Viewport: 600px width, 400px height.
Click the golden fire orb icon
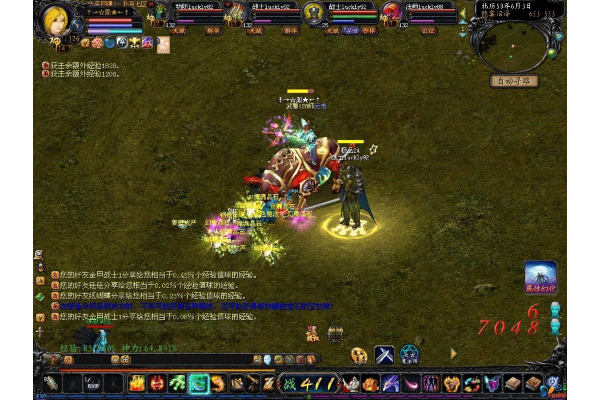359,355
